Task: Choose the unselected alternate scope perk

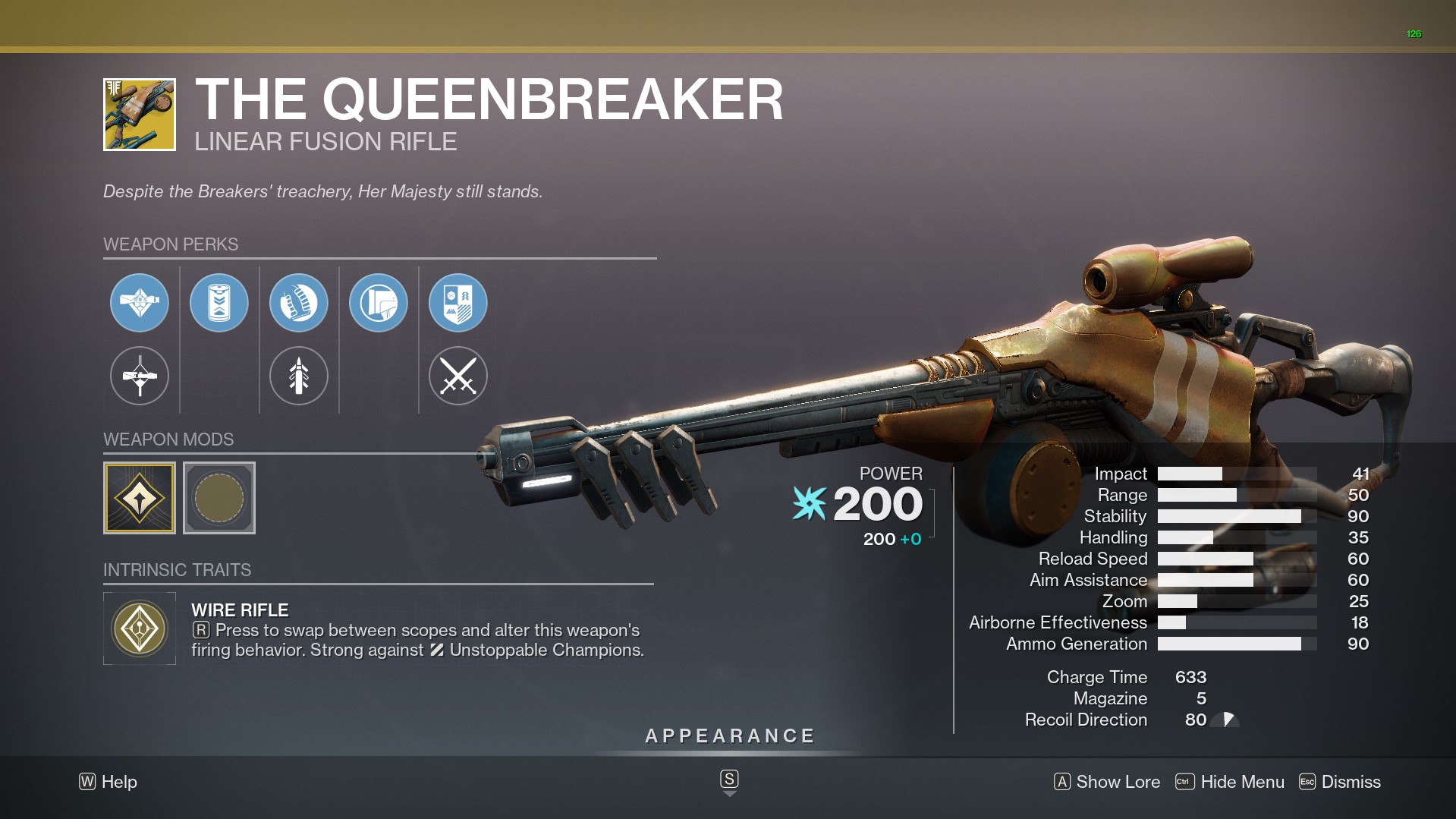Action: click(x=140, y=376)
